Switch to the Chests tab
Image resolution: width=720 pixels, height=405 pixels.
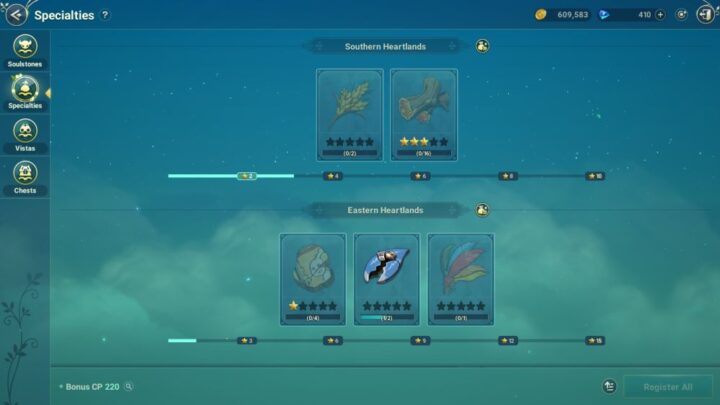(25, 177)
